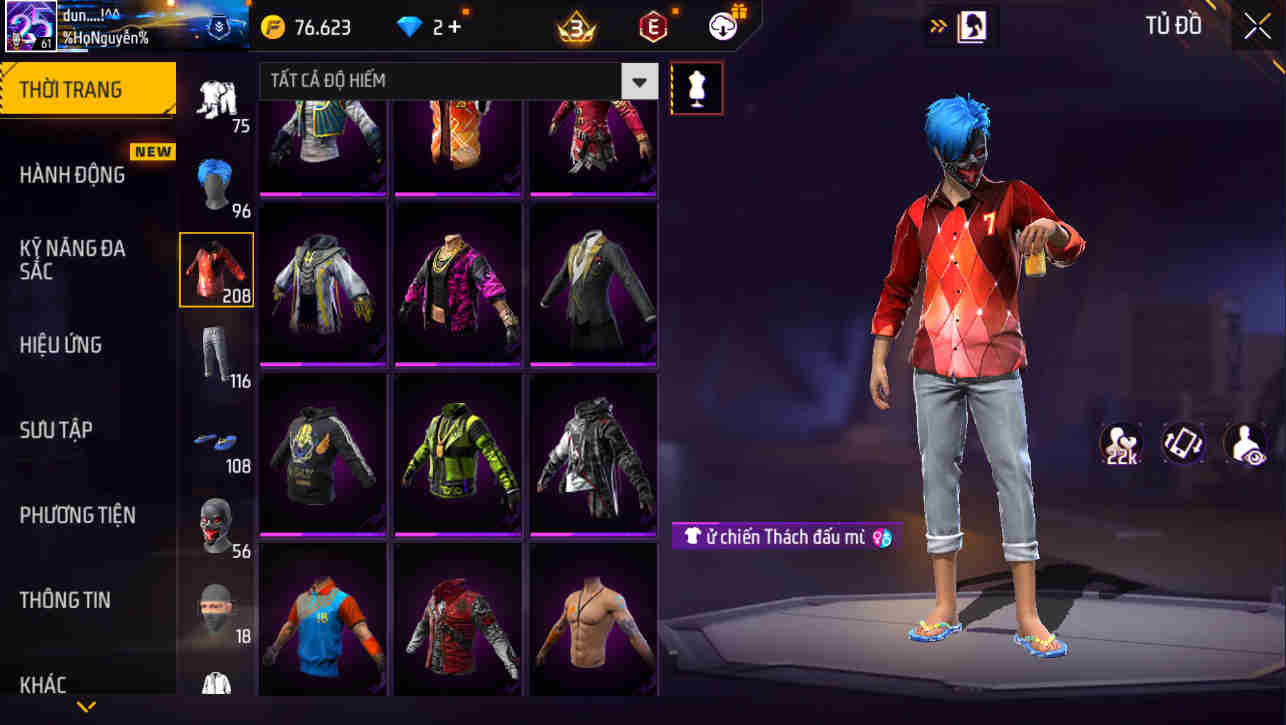Open the emote icon showing 22k
Screen dimensions: 1286x725
tap(1120, 441)
